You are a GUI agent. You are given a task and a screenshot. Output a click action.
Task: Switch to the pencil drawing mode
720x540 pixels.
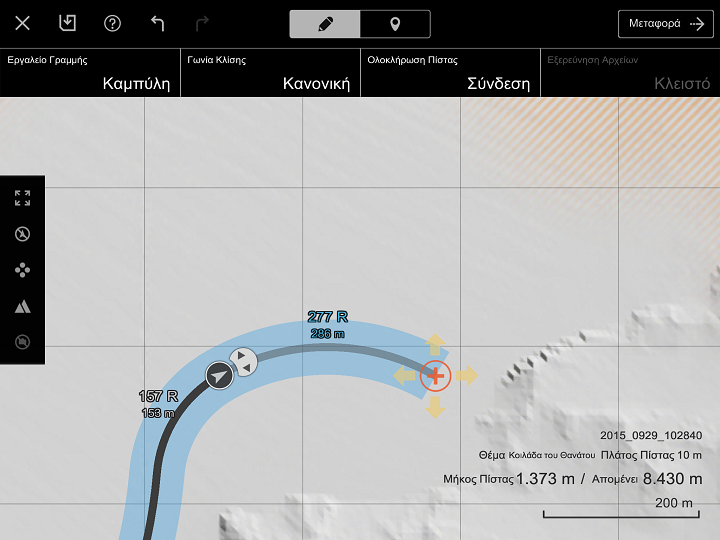point(325,24)
